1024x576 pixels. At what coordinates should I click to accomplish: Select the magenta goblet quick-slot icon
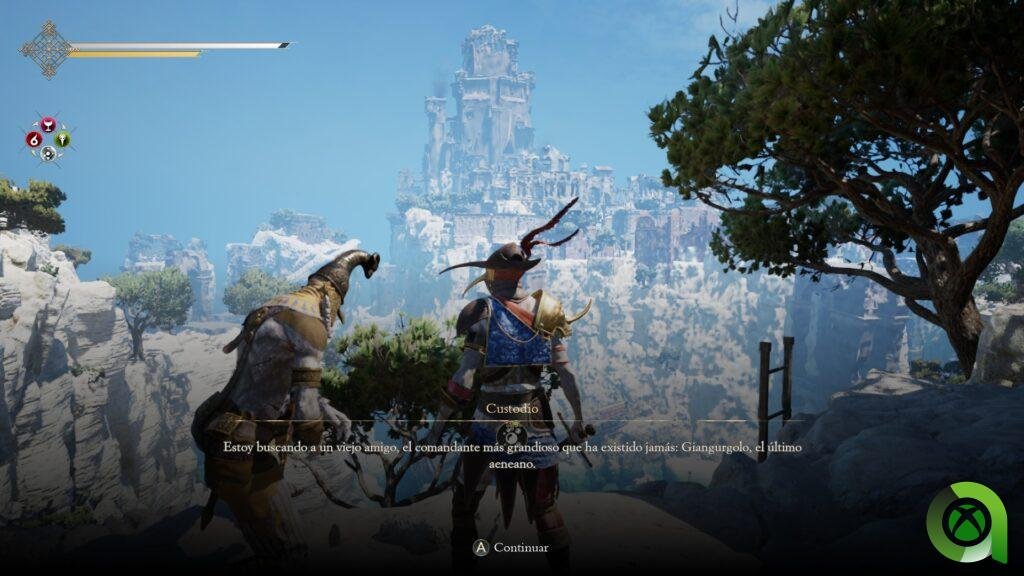tap(48, 125)
